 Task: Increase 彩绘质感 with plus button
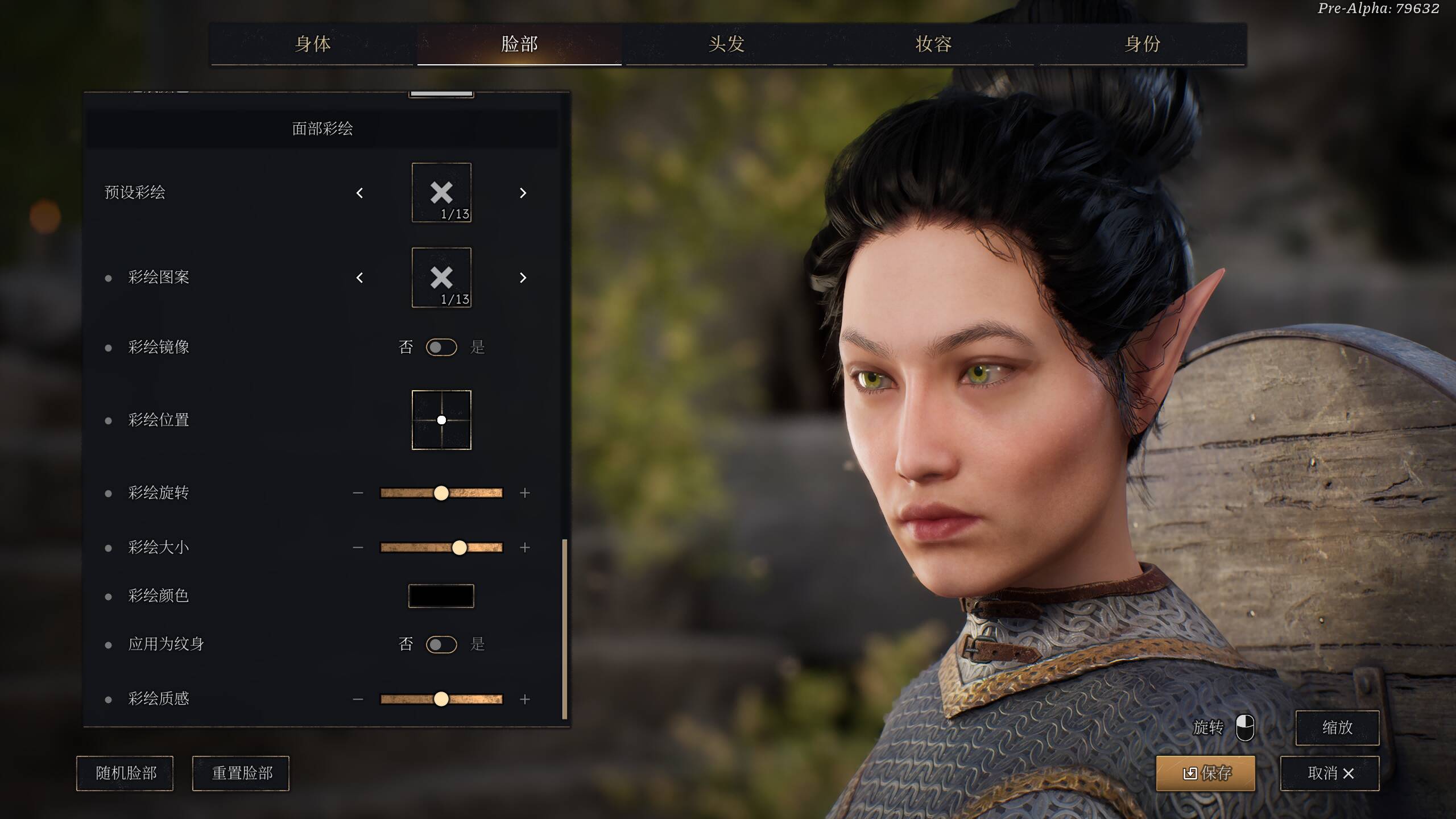coord(525,699)
